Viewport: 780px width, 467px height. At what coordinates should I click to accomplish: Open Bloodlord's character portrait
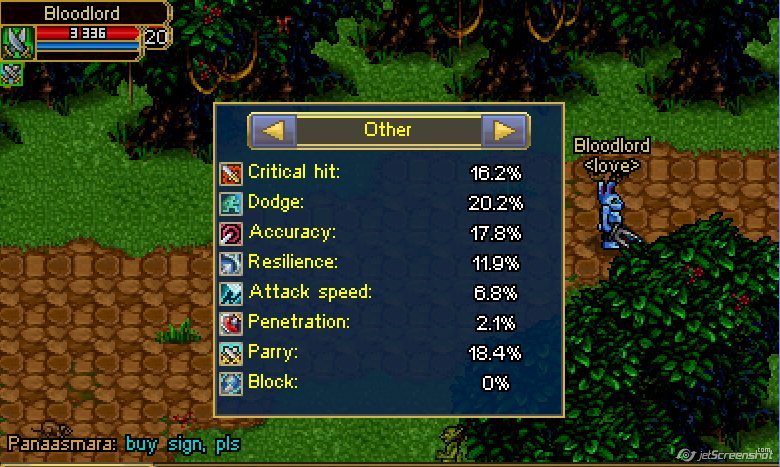pyautogui.click(x=18, y=42)
